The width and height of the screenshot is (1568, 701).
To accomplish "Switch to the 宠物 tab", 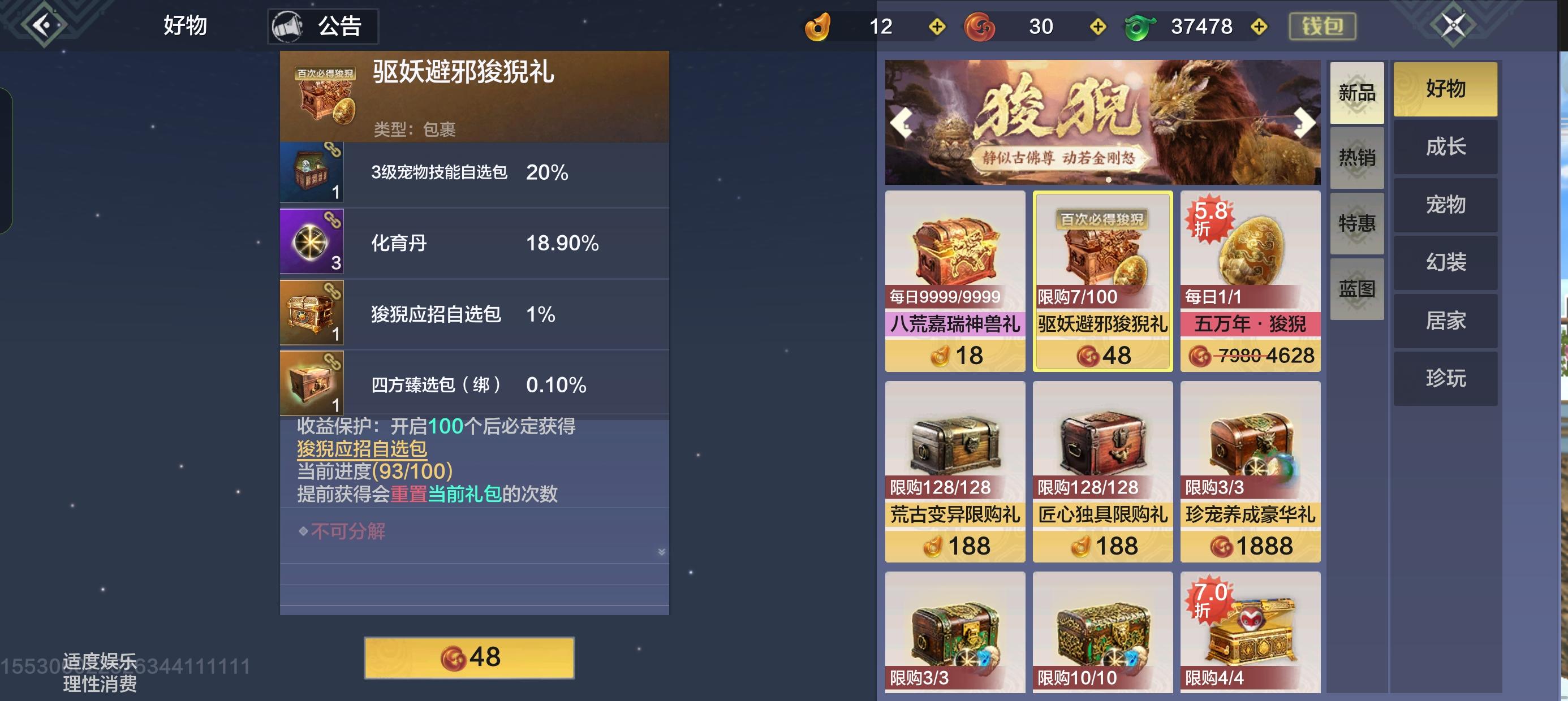I will [1446, 205].
